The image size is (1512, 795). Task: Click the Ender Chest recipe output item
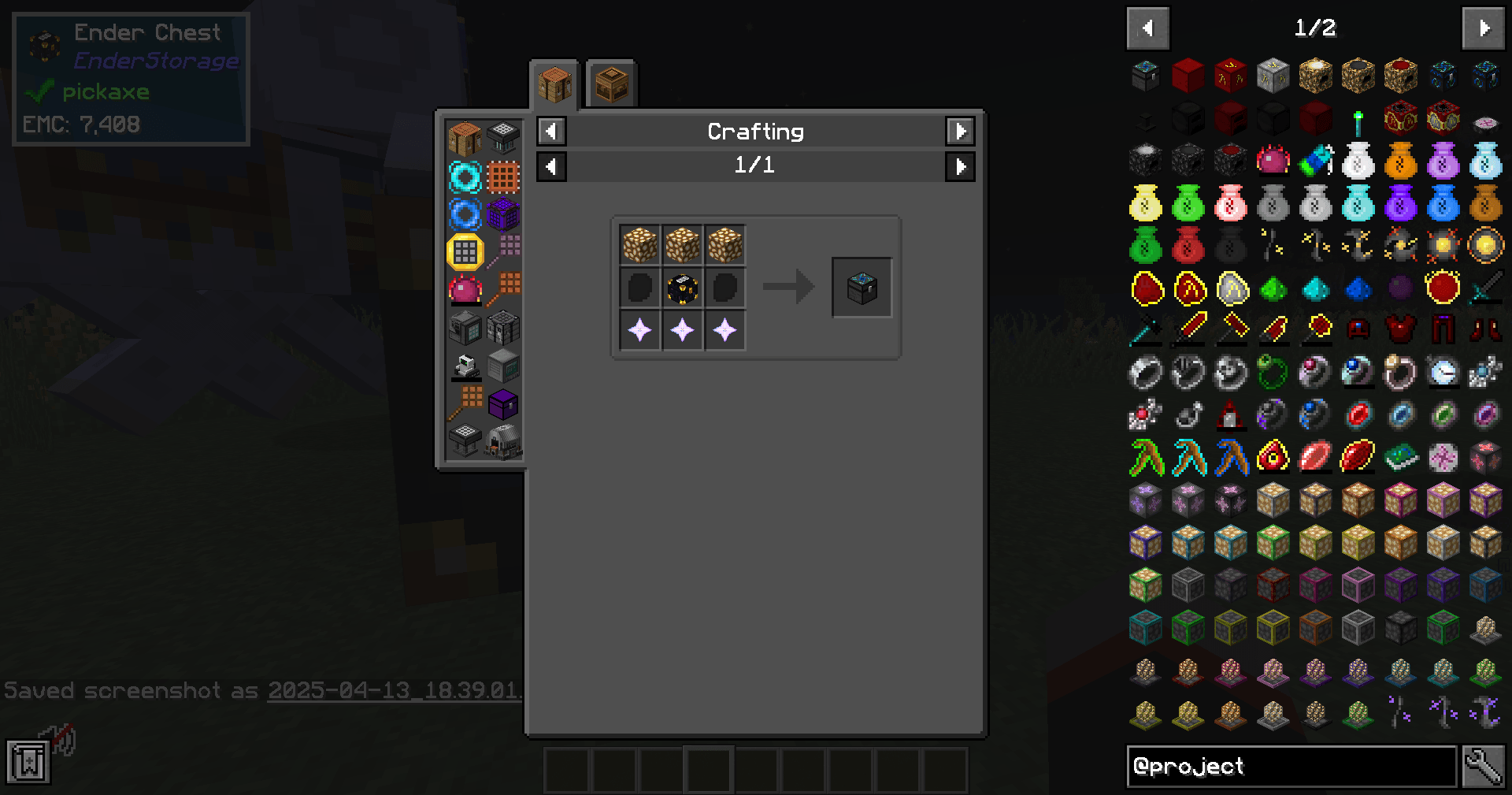862,286
